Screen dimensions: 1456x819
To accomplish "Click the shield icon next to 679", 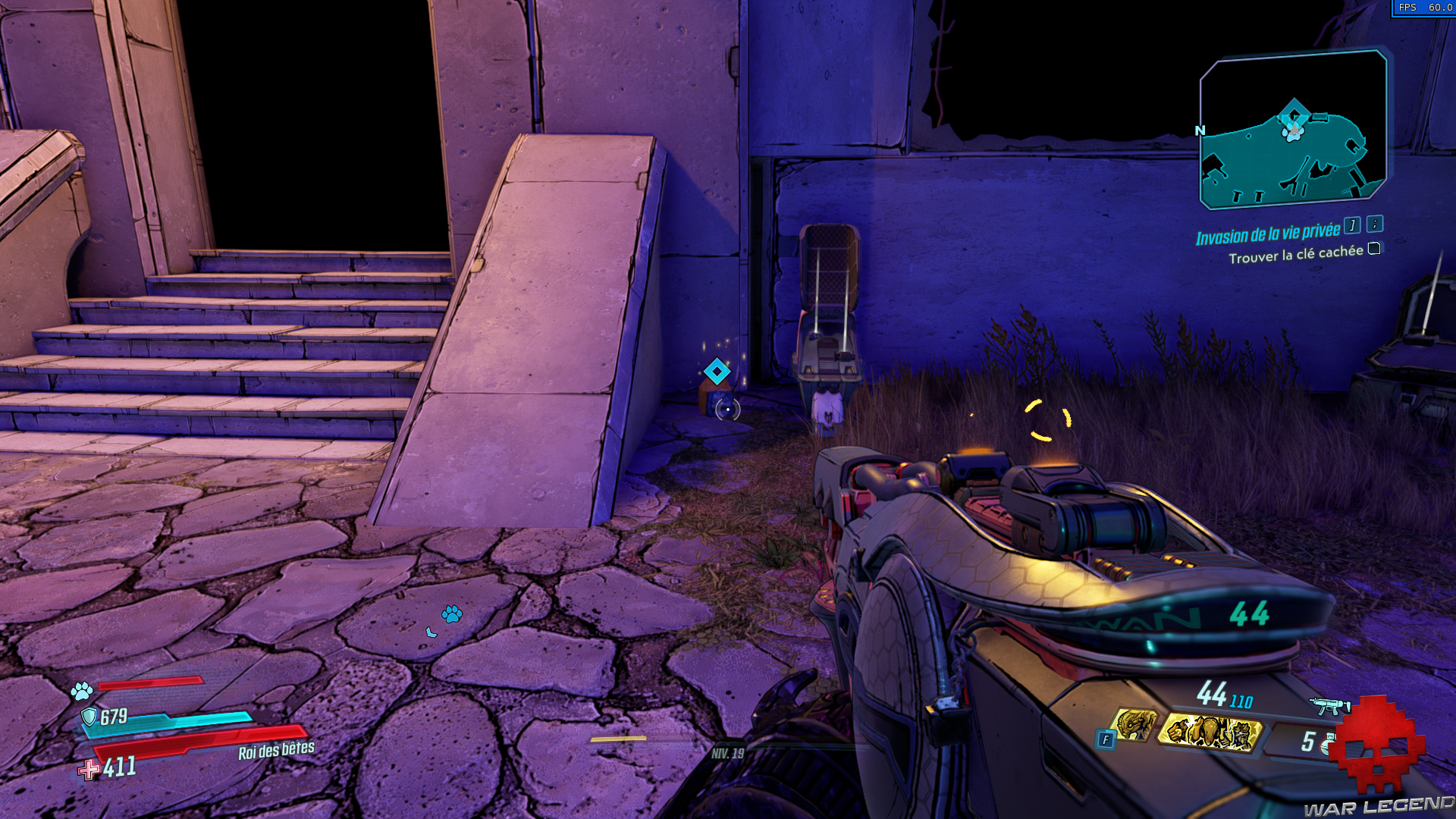I will [x=89, y=717].
